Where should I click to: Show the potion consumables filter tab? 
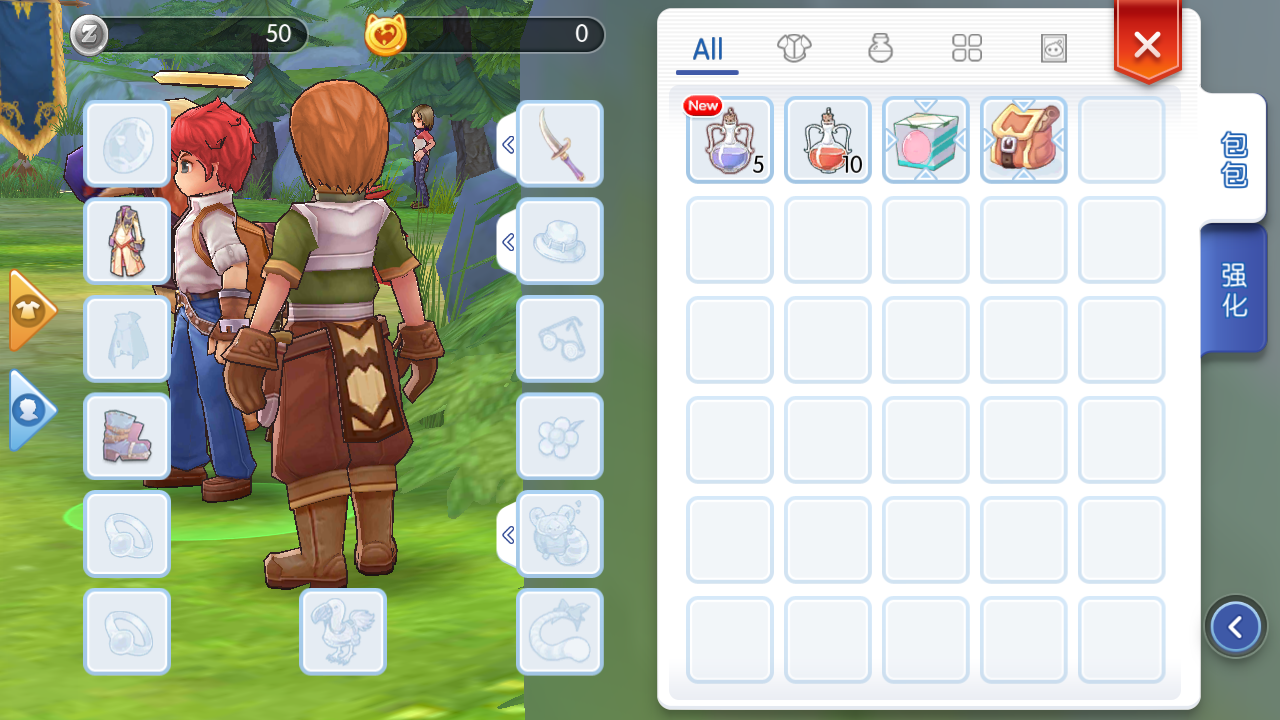[880, 48]
